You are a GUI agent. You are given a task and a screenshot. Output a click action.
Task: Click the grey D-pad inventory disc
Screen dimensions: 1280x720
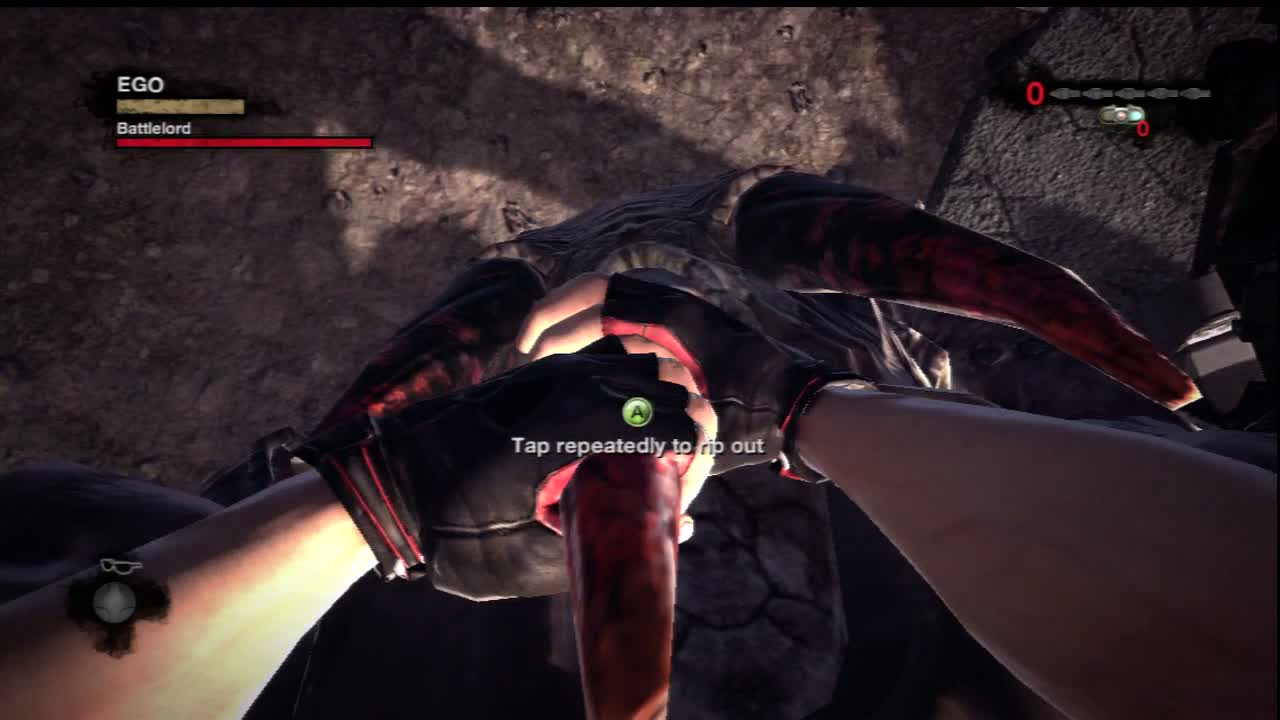(x=113, y=602)
